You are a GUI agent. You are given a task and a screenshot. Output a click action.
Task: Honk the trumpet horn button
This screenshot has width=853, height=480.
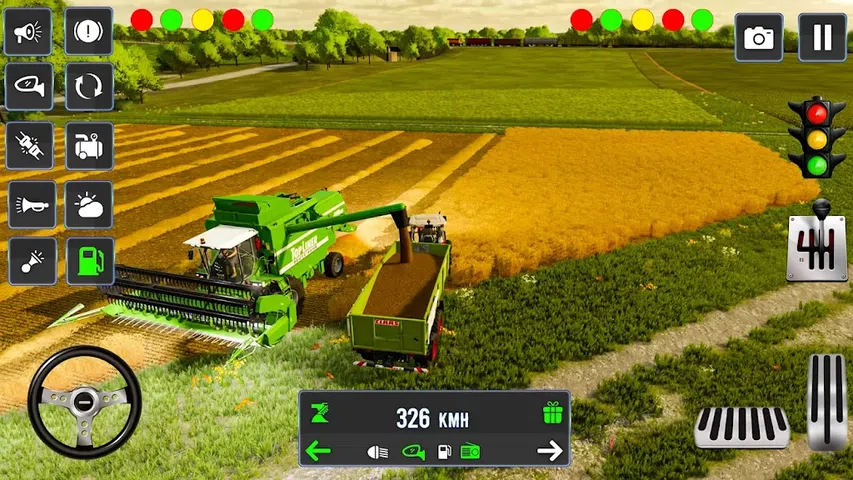pyautogui.click(x=29, y=204)
